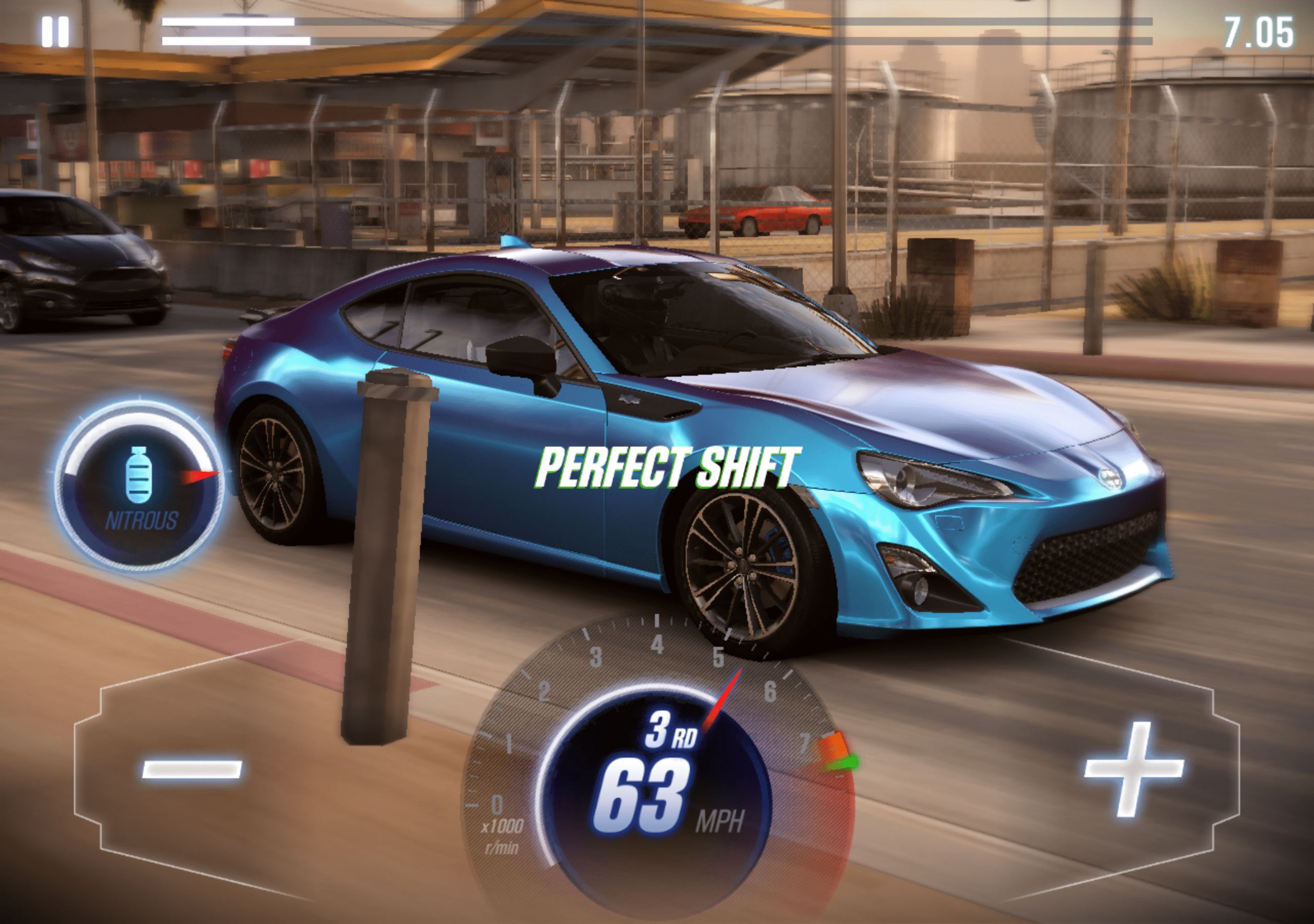
Task: Activate the Nitrous boost
Action: [139, 488]
